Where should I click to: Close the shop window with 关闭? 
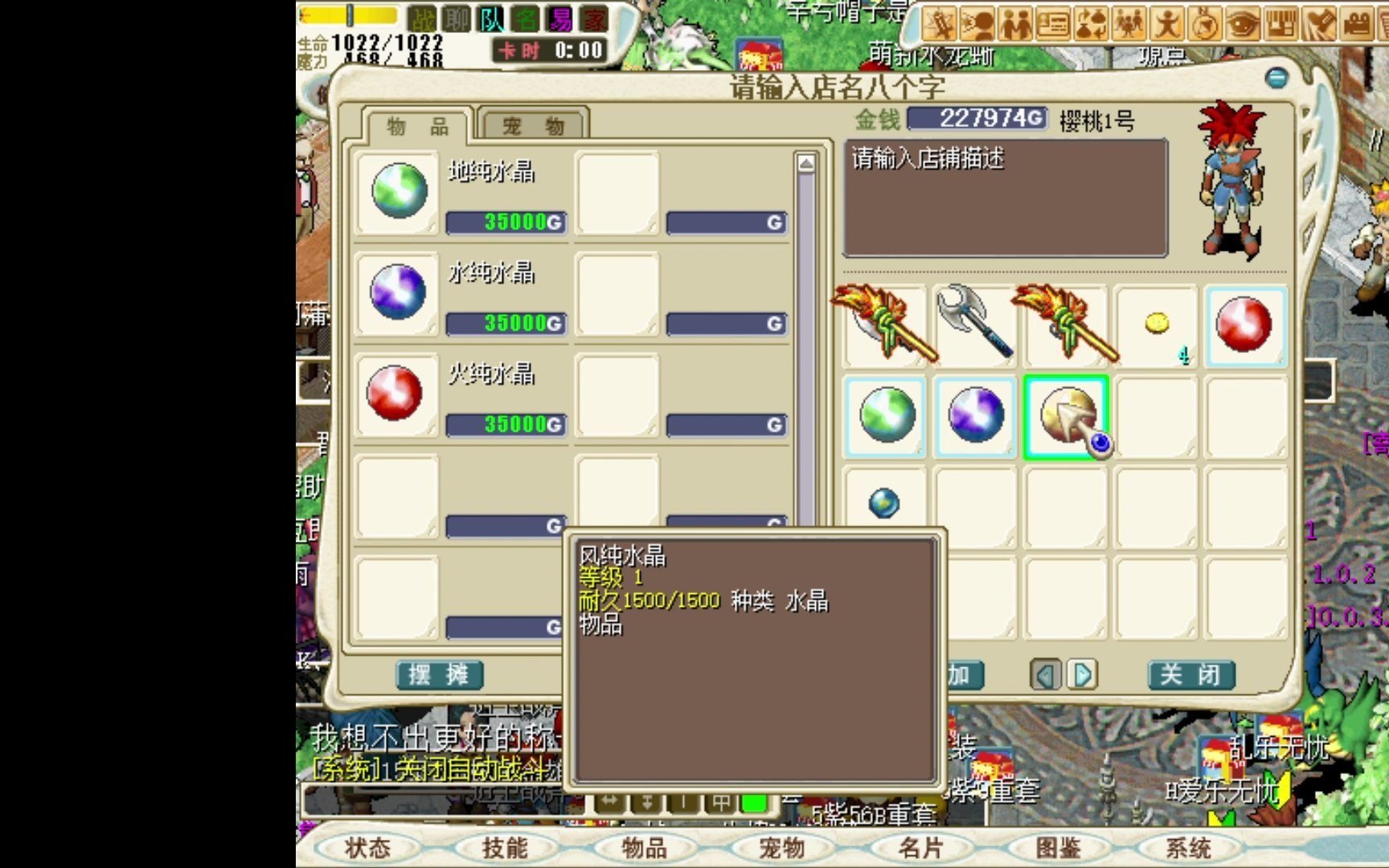[x=1190, y=675]
